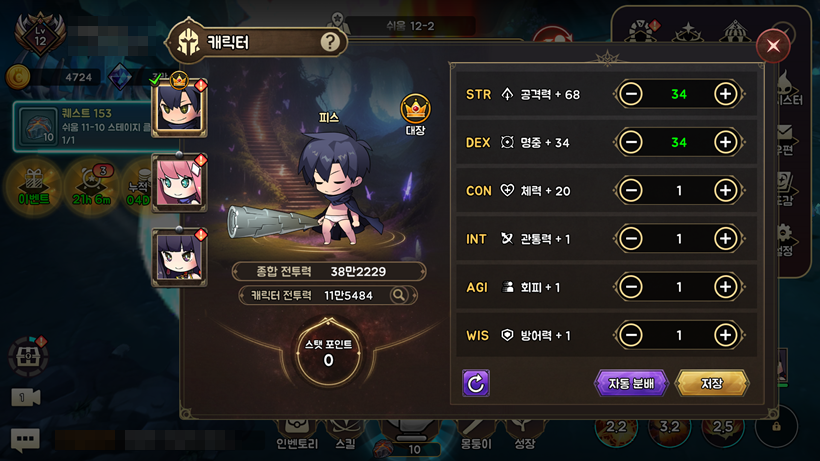Open the chat speech bubble icon
This screenshot has height=461, width=820.
point(25,438)
